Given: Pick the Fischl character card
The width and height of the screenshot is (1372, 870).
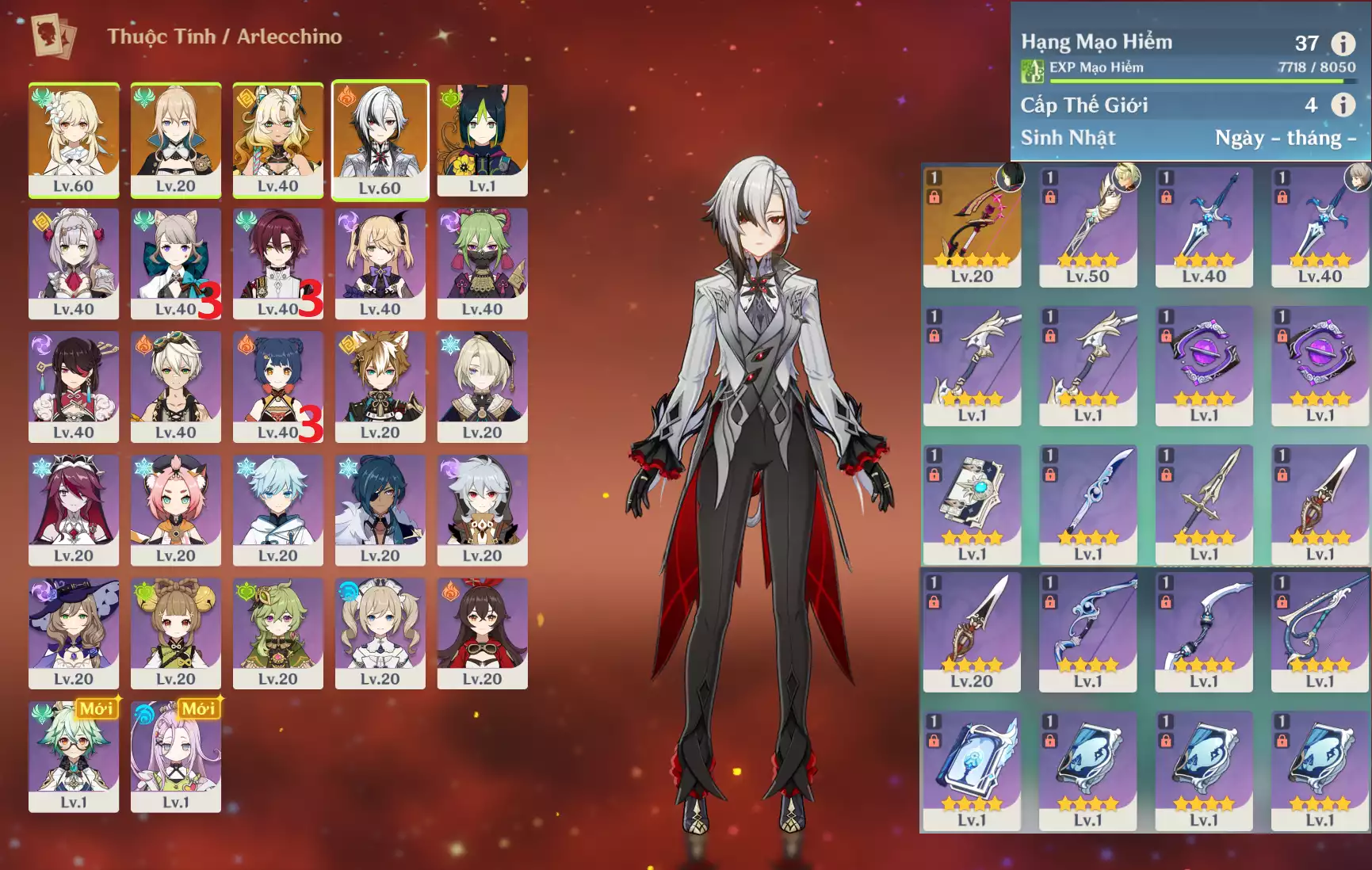Looking at the screenshot, I should [x=380, y=262].
